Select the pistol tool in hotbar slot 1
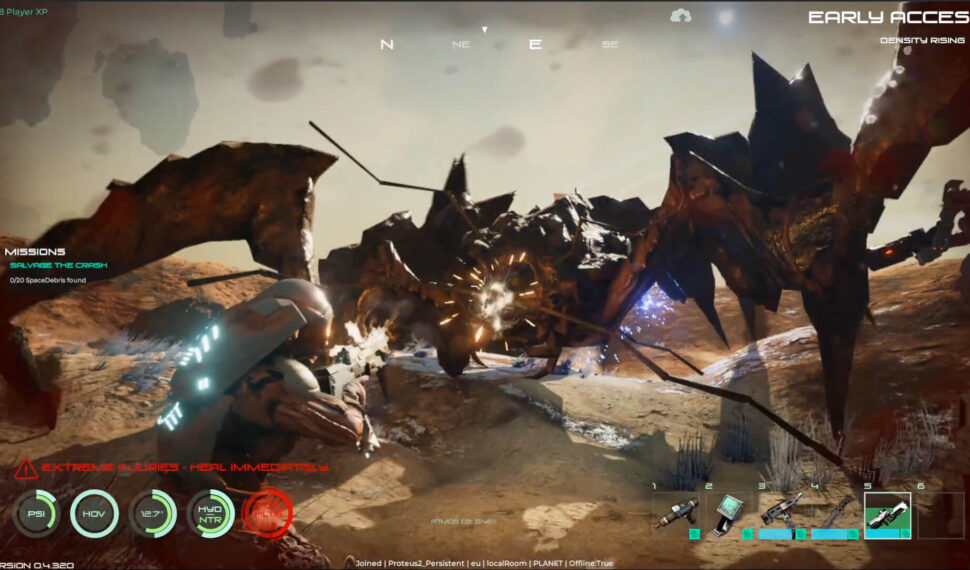 click(x=676, y=515)
